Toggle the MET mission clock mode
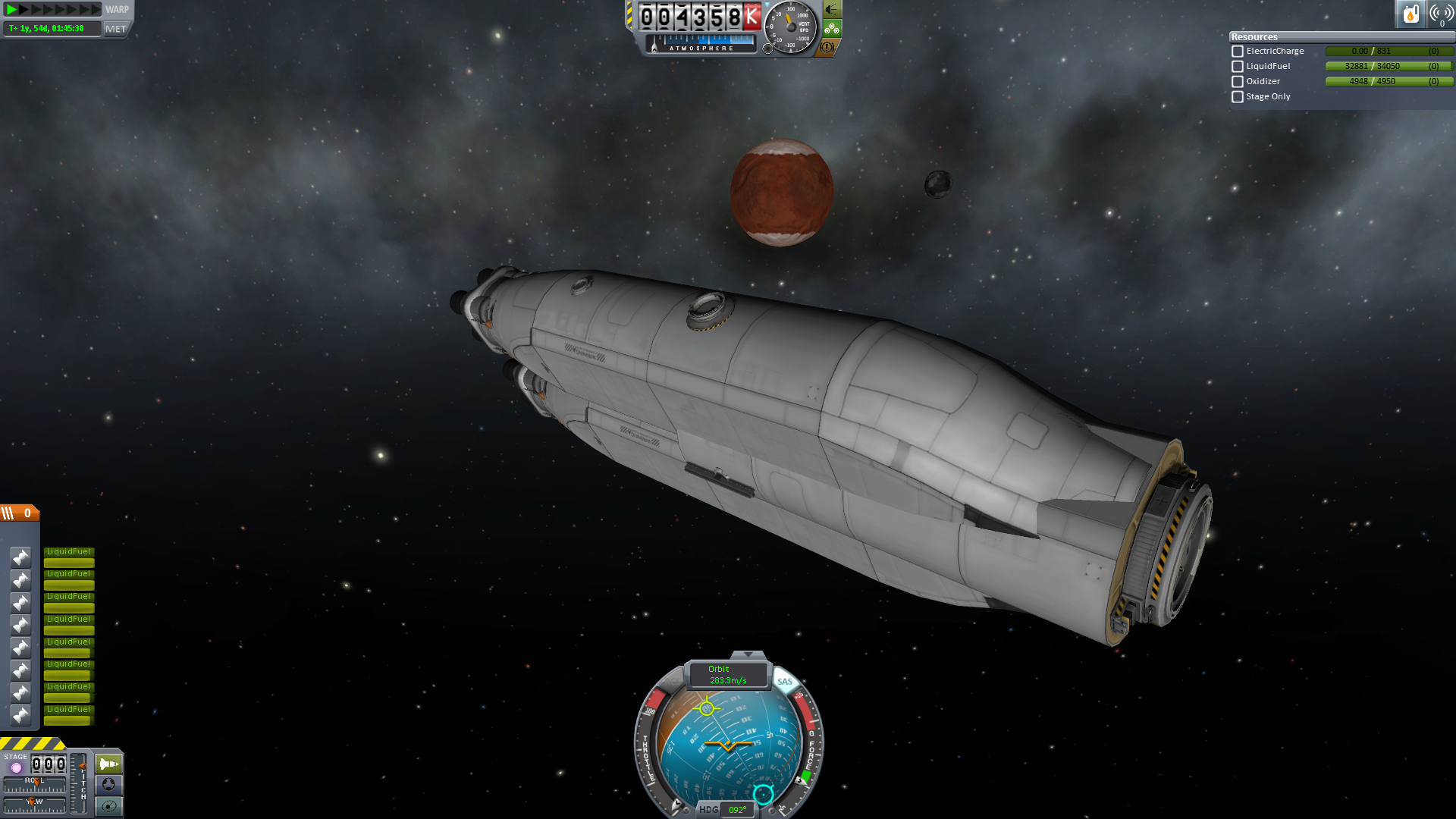The width and height of the screenshot is (1456, 819). tap(116, 29)
